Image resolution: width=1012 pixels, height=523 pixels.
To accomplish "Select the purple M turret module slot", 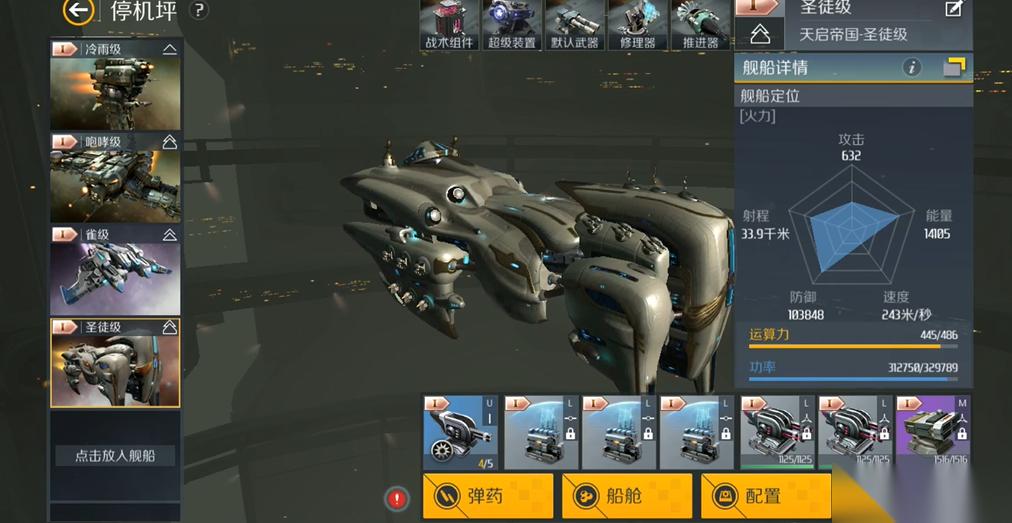I will pos(934,432).
